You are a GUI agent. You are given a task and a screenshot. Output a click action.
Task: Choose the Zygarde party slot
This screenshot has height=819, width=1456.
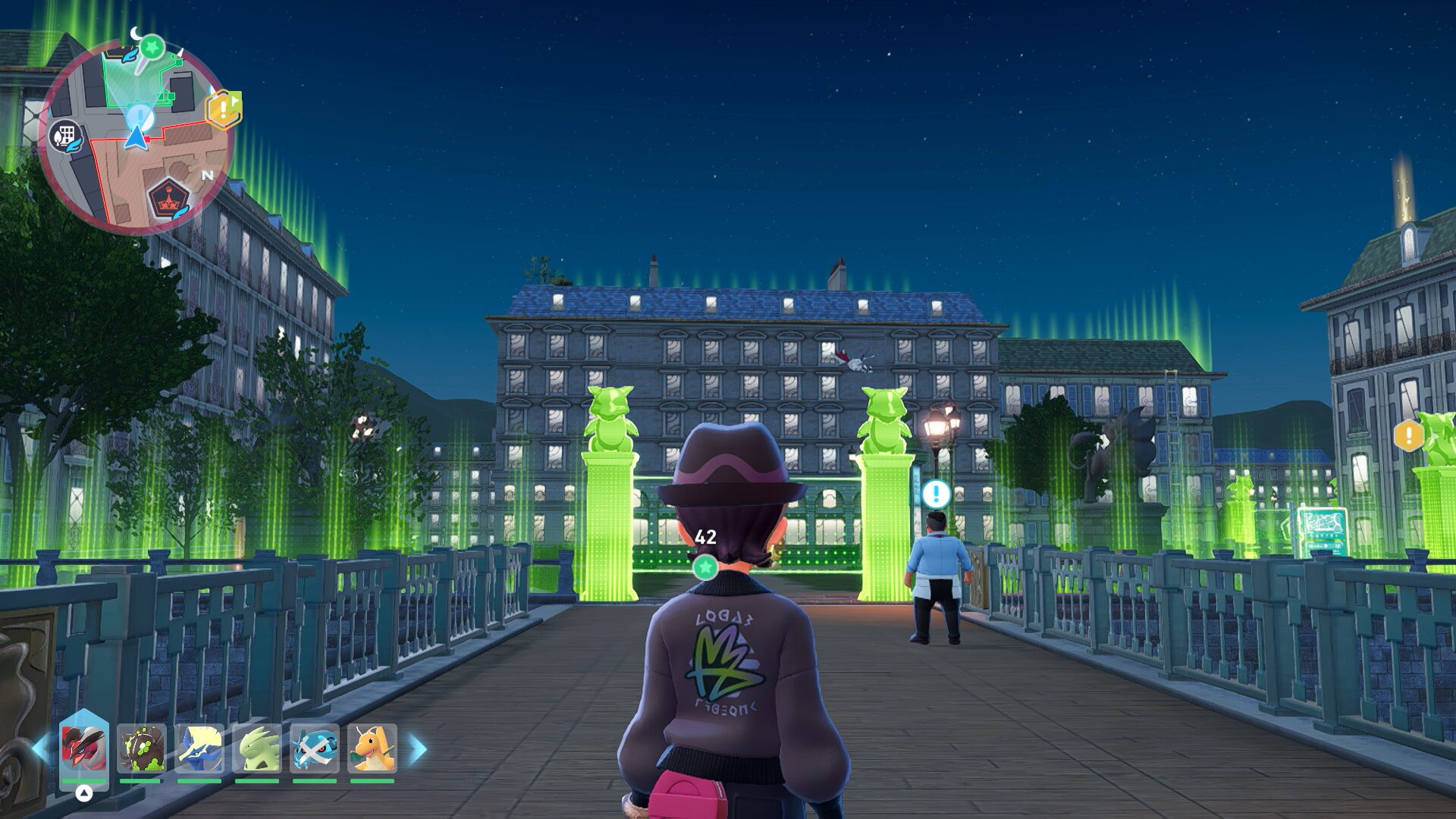click(x=141, y=748)
